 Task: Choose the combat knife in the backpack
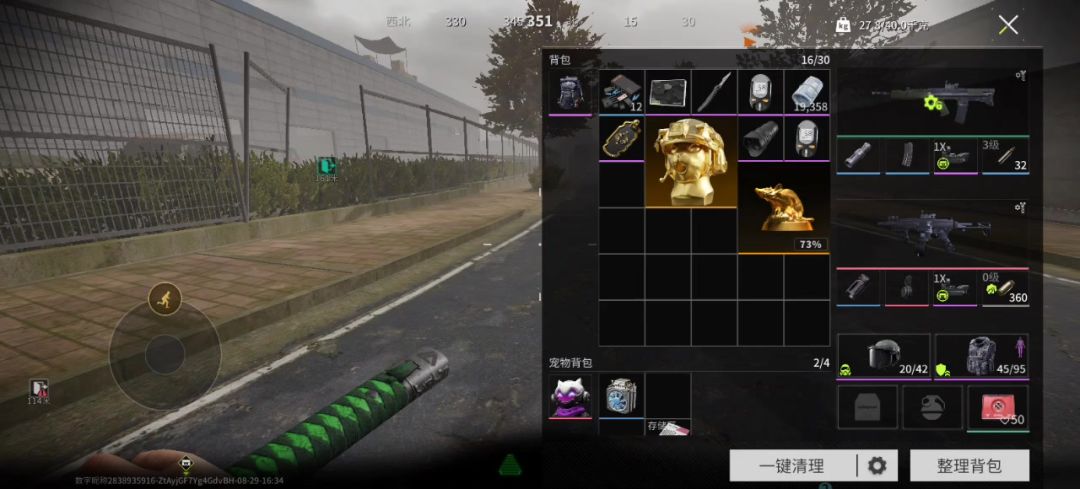[x=714, y=93]
